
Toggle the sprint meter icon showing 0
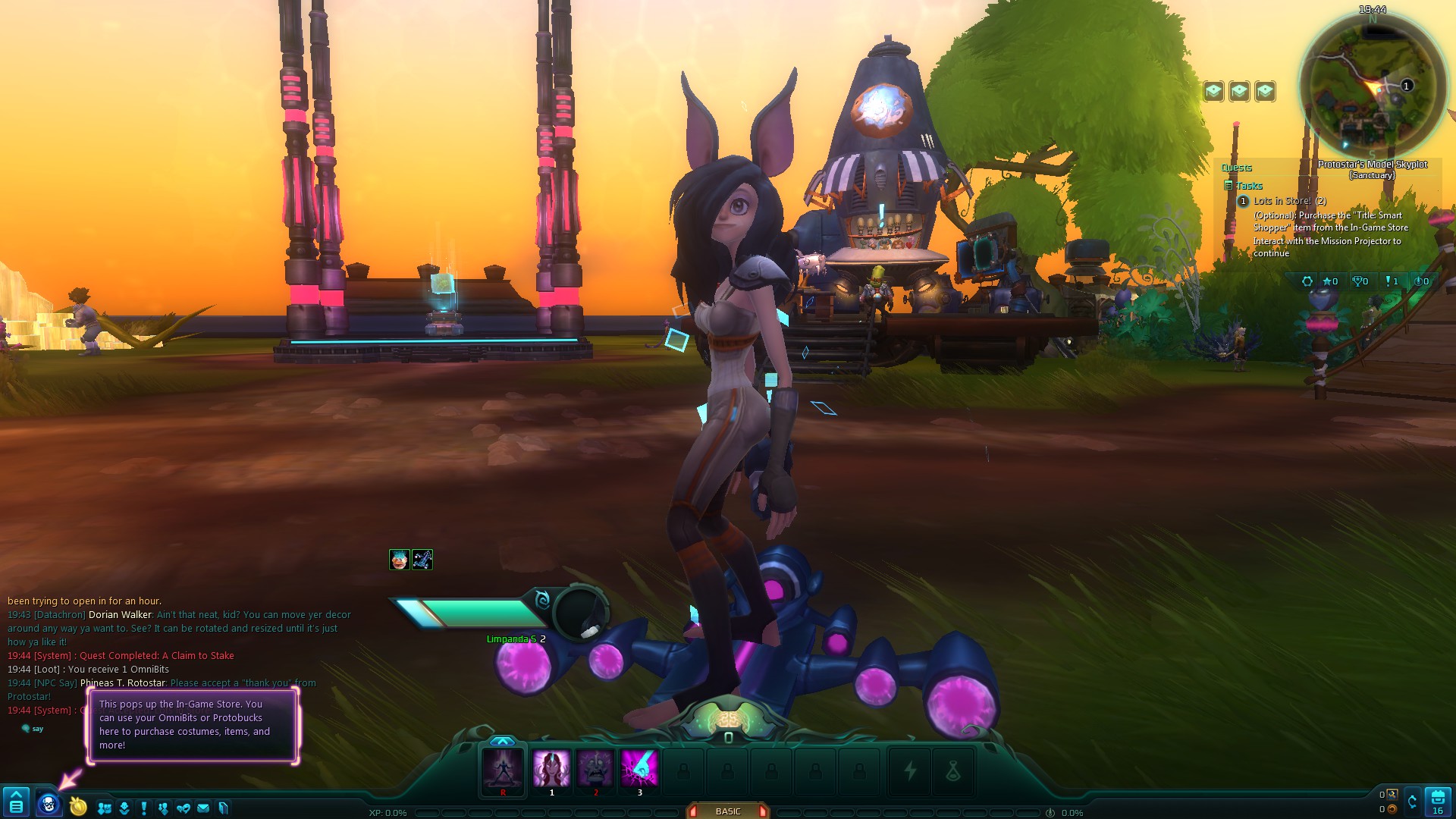point(1423,281)
